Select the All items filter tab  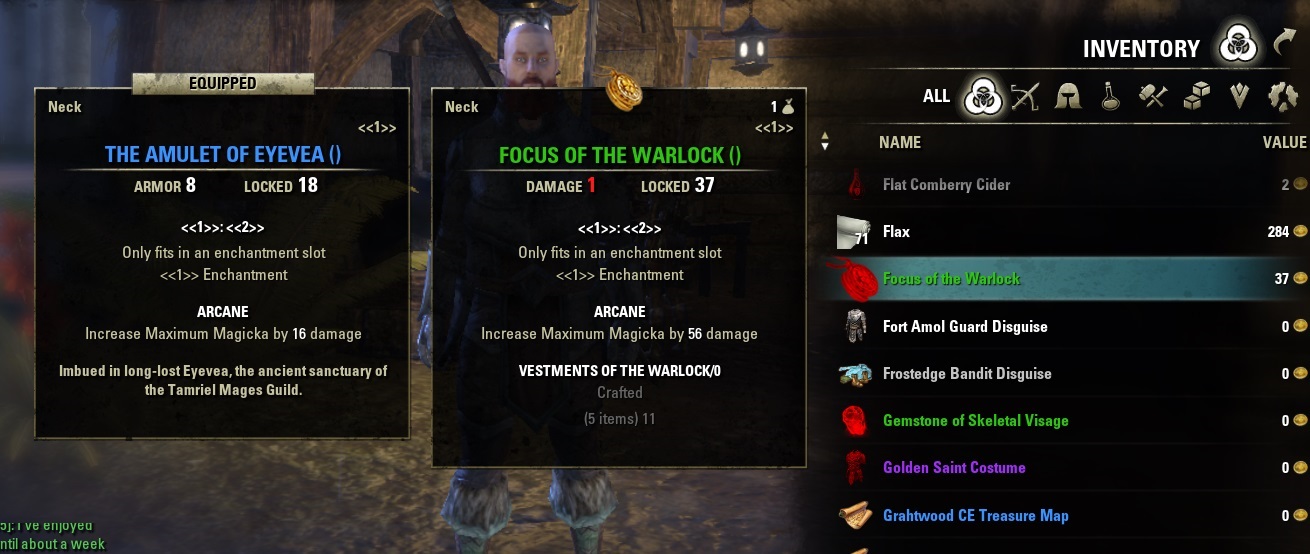pos(936,96)
